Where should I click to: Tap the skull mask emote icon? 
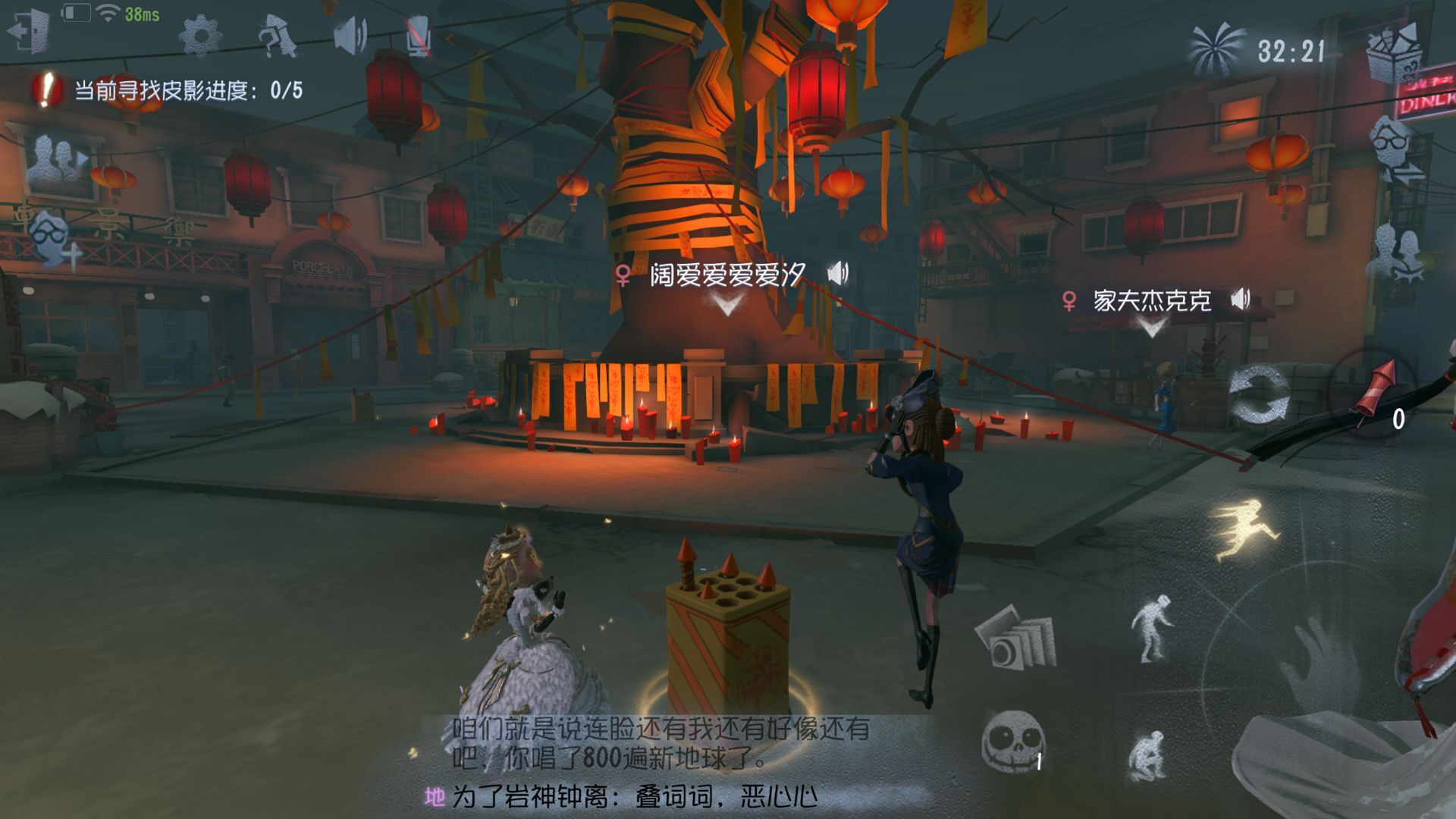(1012, 741)
